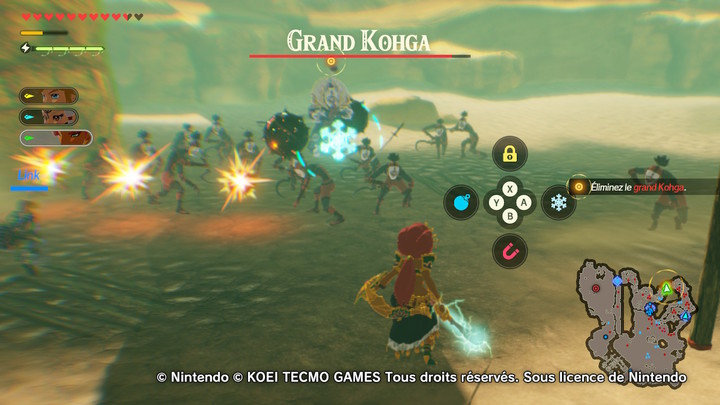The width and height of the screenshot is (720, 405).
Task: Use the blue Remote Bomb rune
Action: [461, 202]
